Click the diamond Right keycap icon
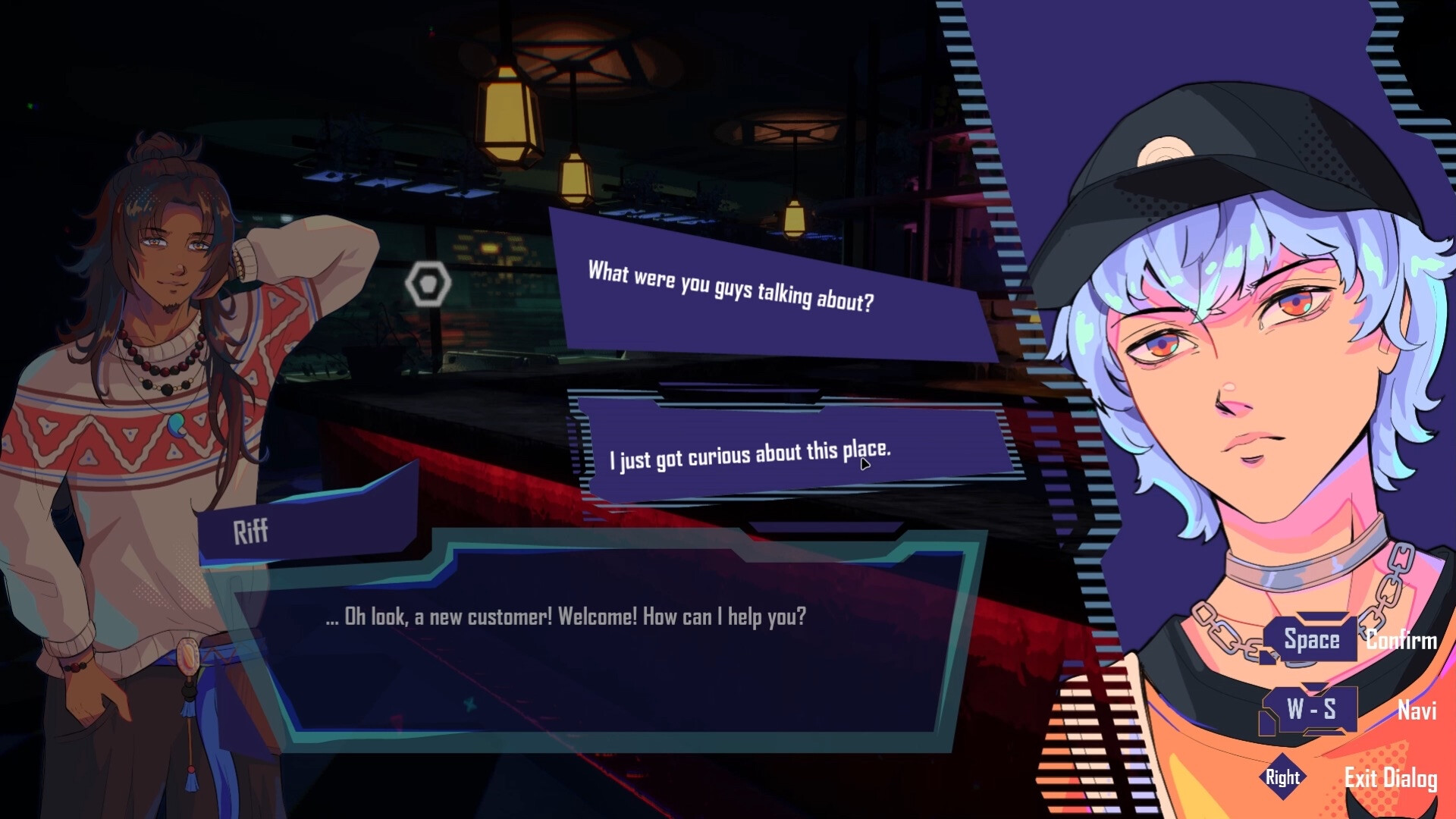The image size is (1456, 819). (x=1285, y=777)
